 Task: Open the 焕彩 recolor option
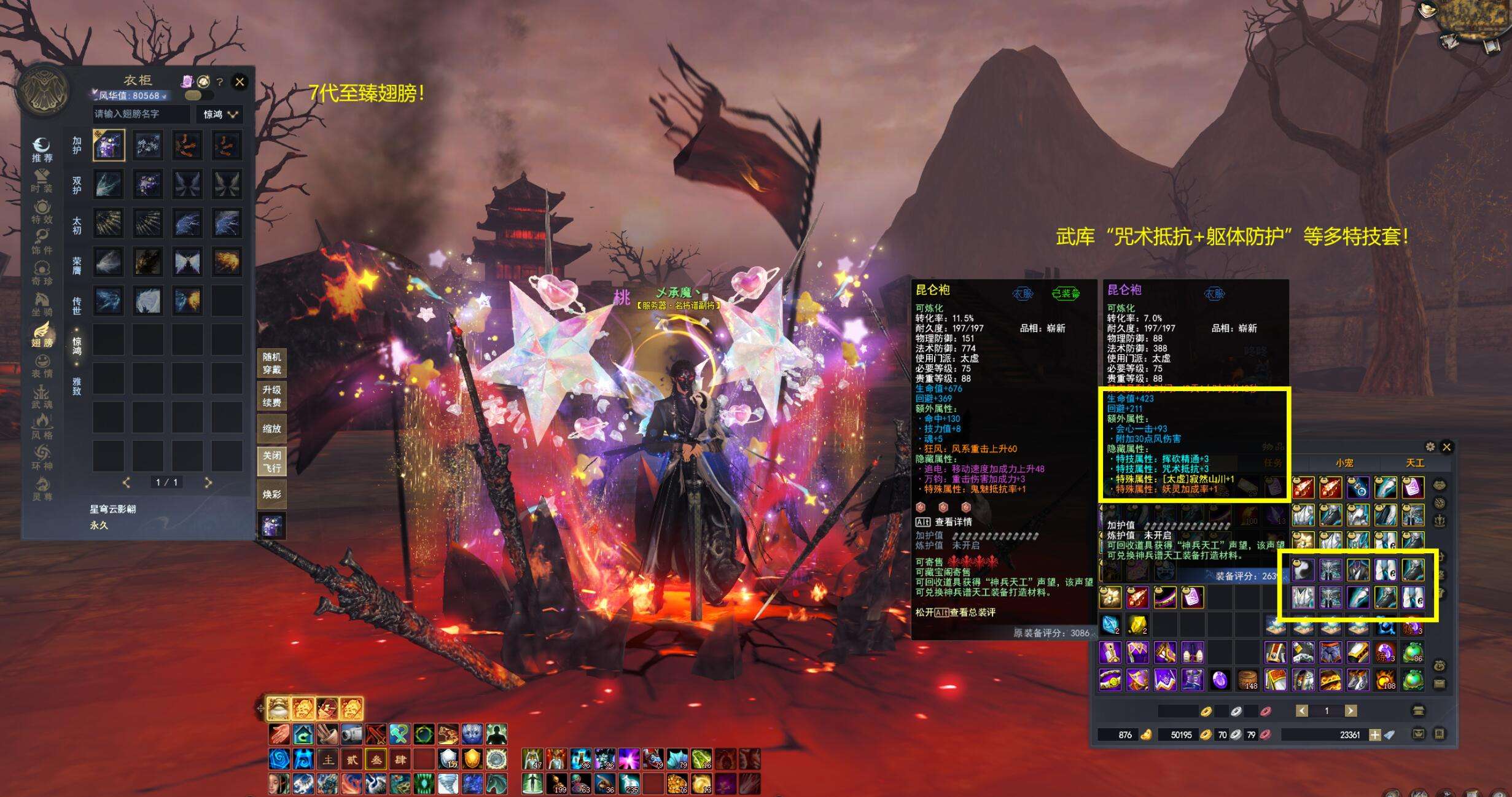[271, 494]
